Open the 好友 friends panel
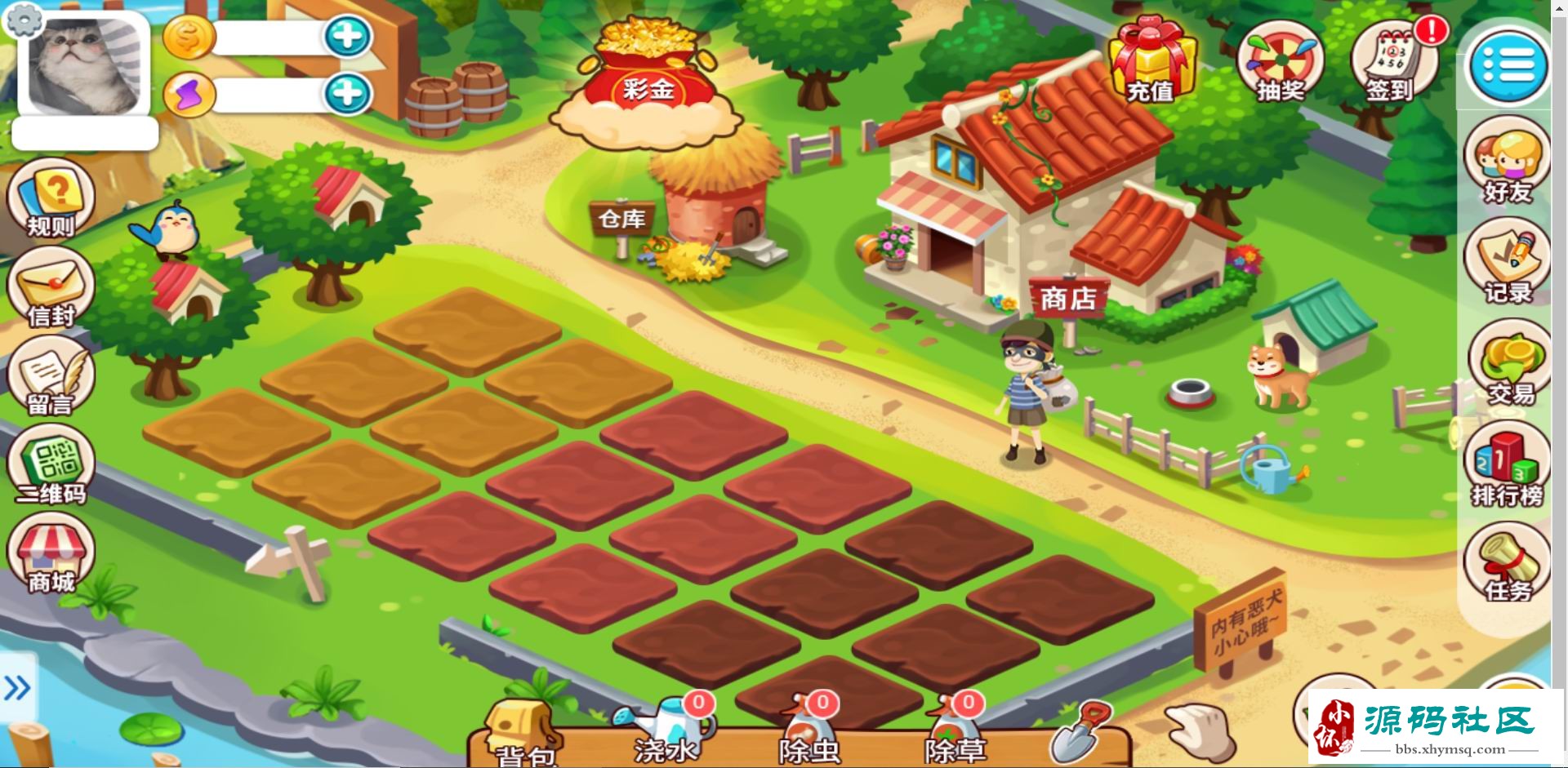 click(x=1508, y=160)
